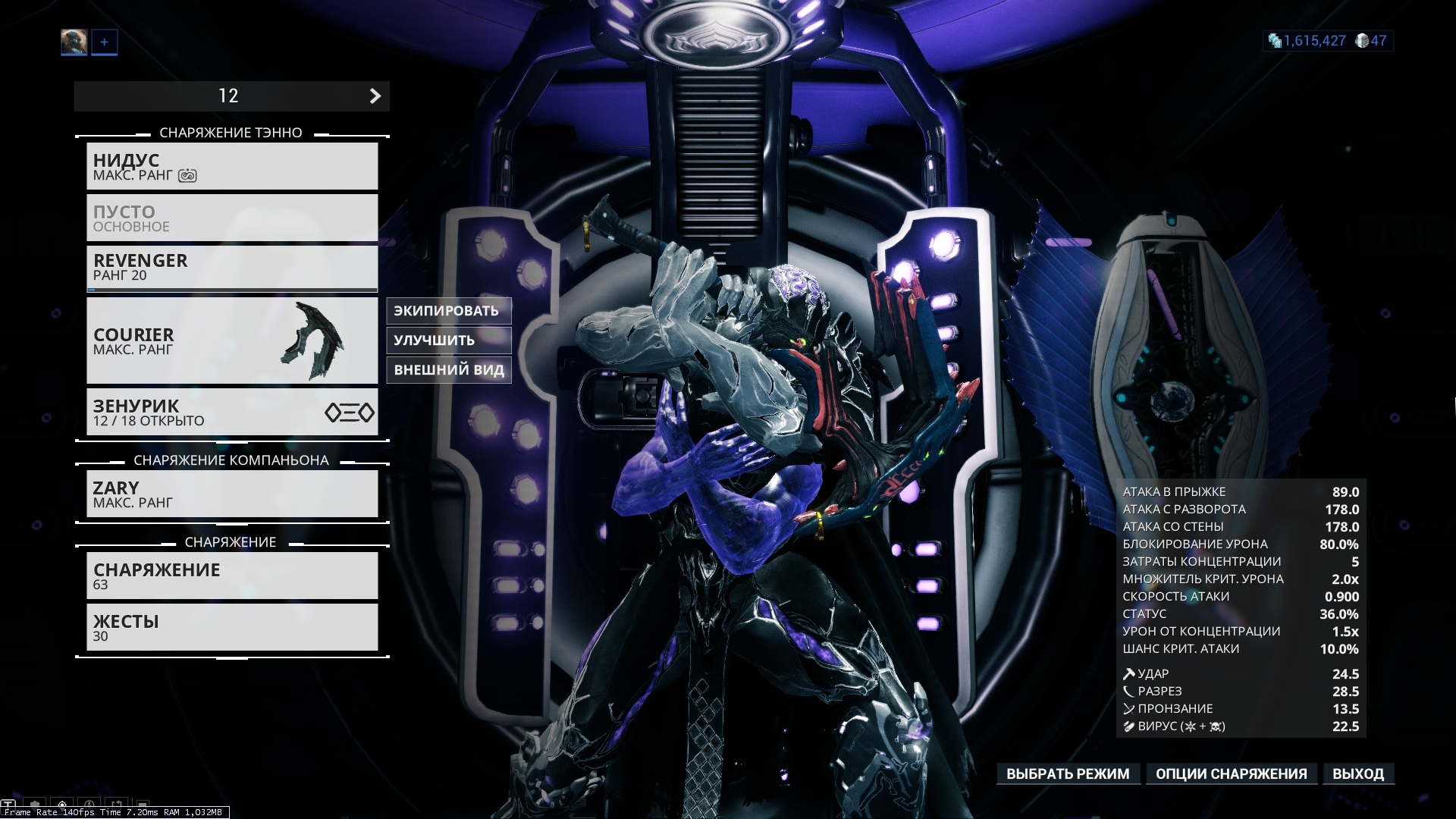Select the Нидус warframe slot

point(232,166)
